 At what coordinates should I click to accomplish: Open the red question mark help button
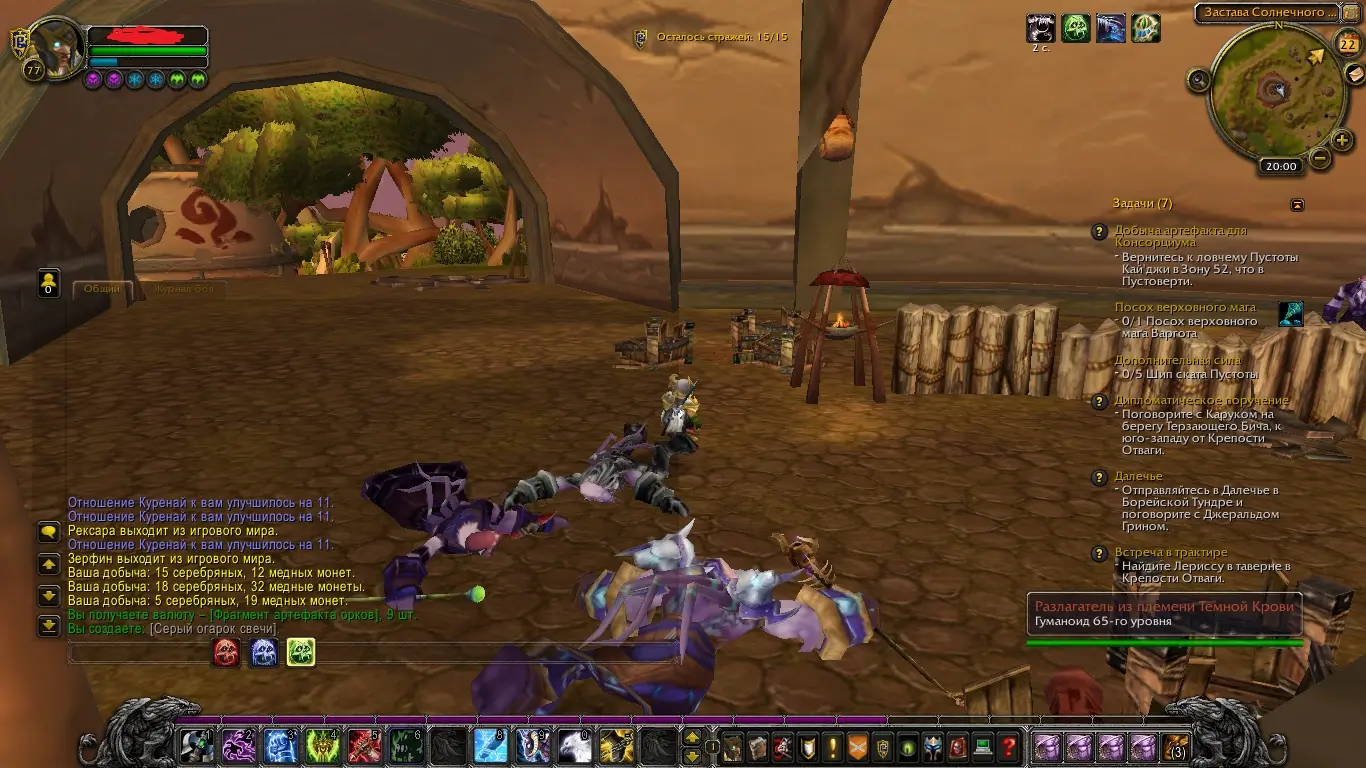1009,746
